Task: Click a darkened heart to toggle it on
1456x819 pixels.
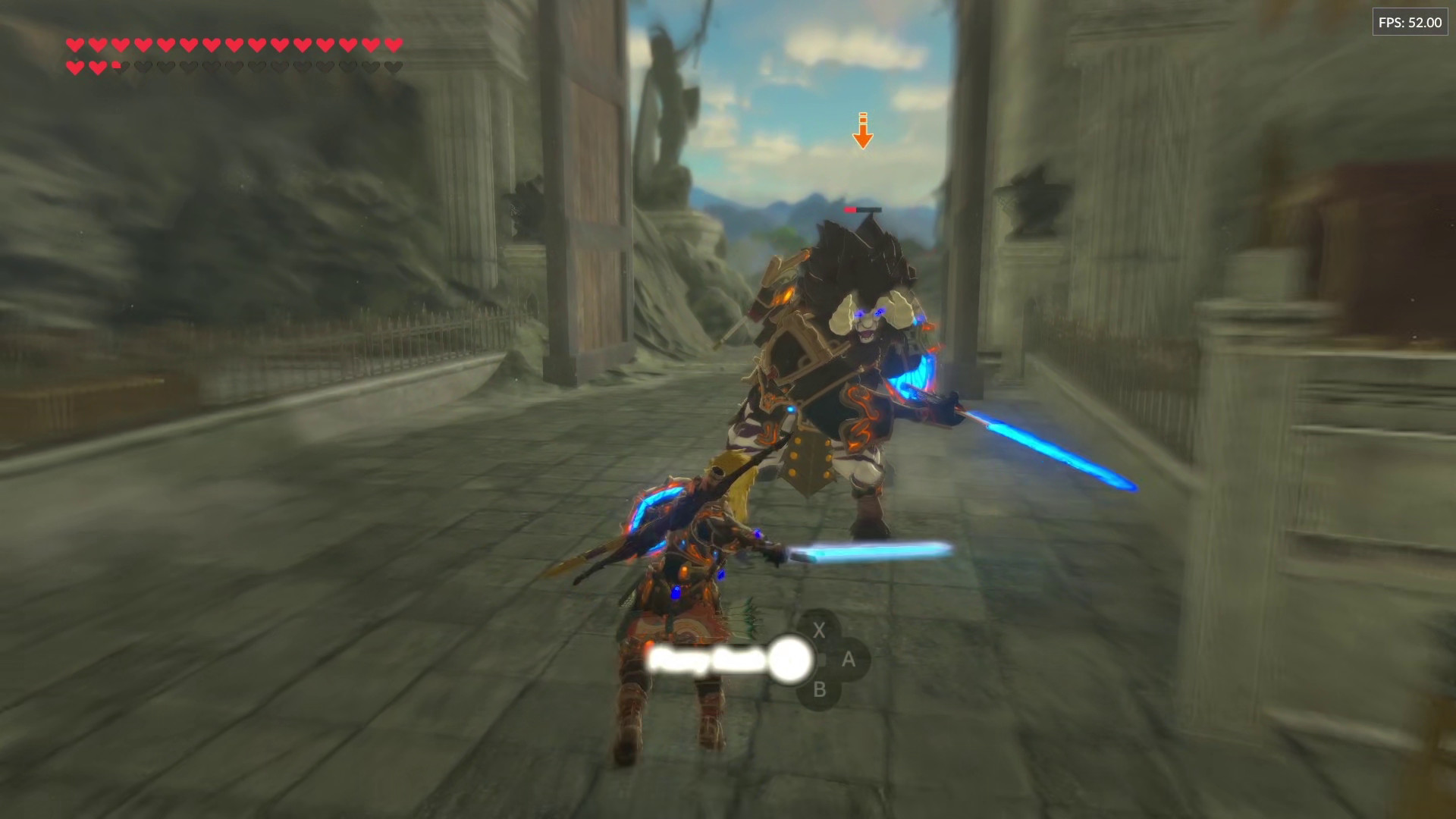Action: pos(227,67)
